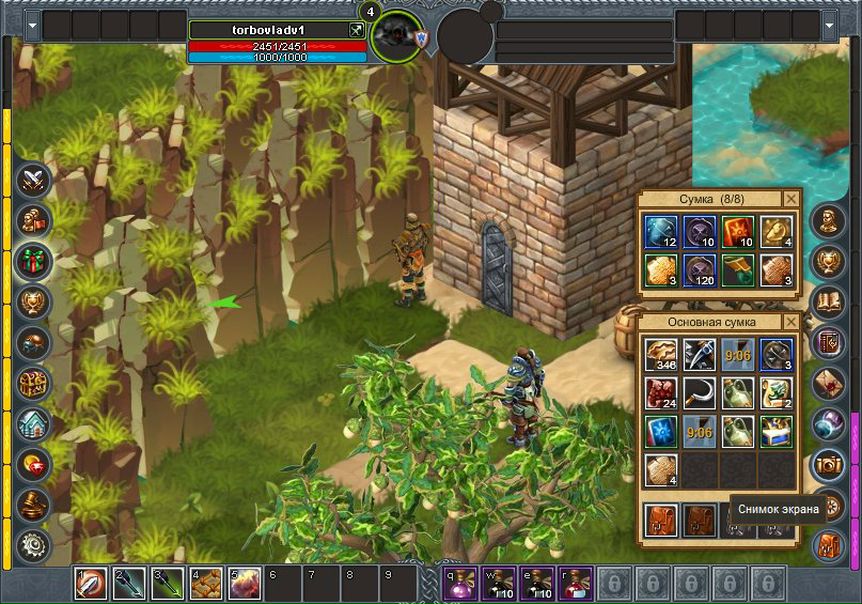Open the treasure chest icon

pos(33,383)
